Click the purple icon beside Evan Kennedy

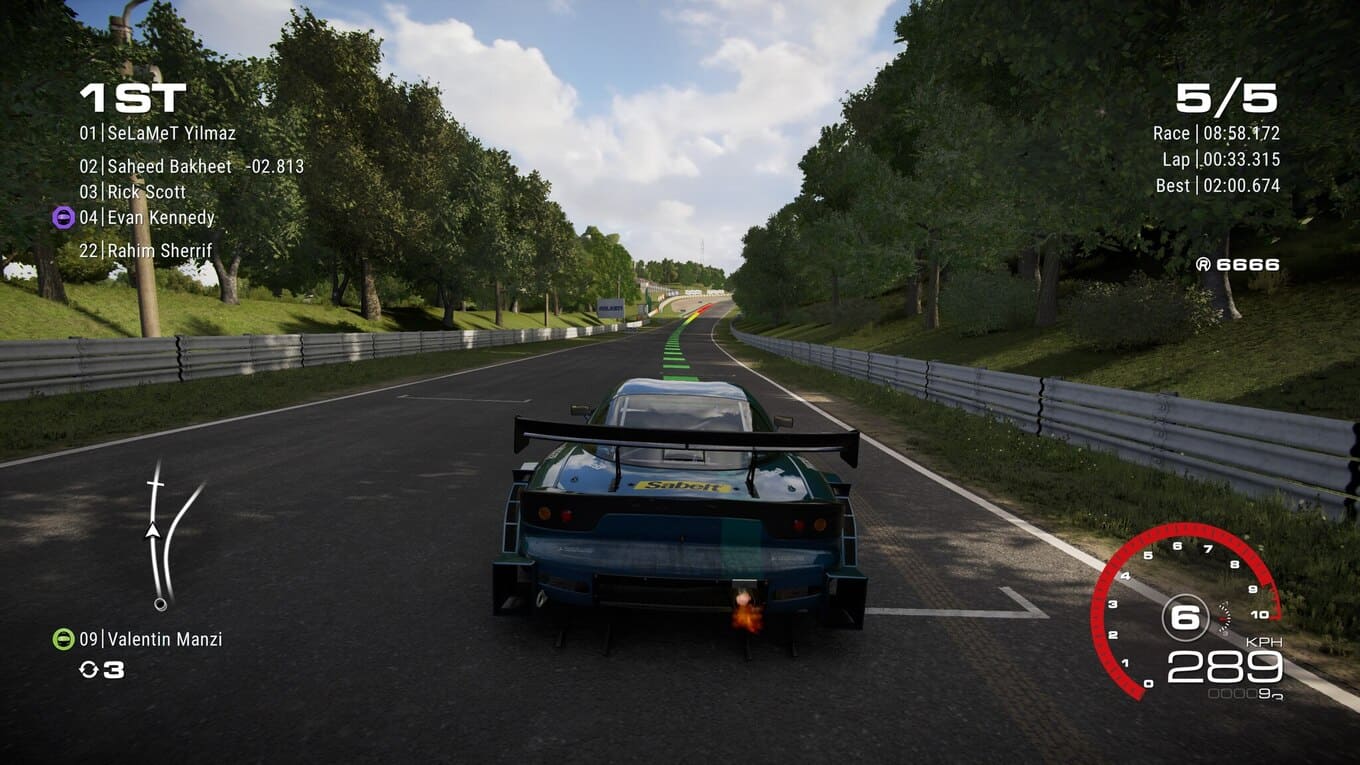tap(63, 217)
